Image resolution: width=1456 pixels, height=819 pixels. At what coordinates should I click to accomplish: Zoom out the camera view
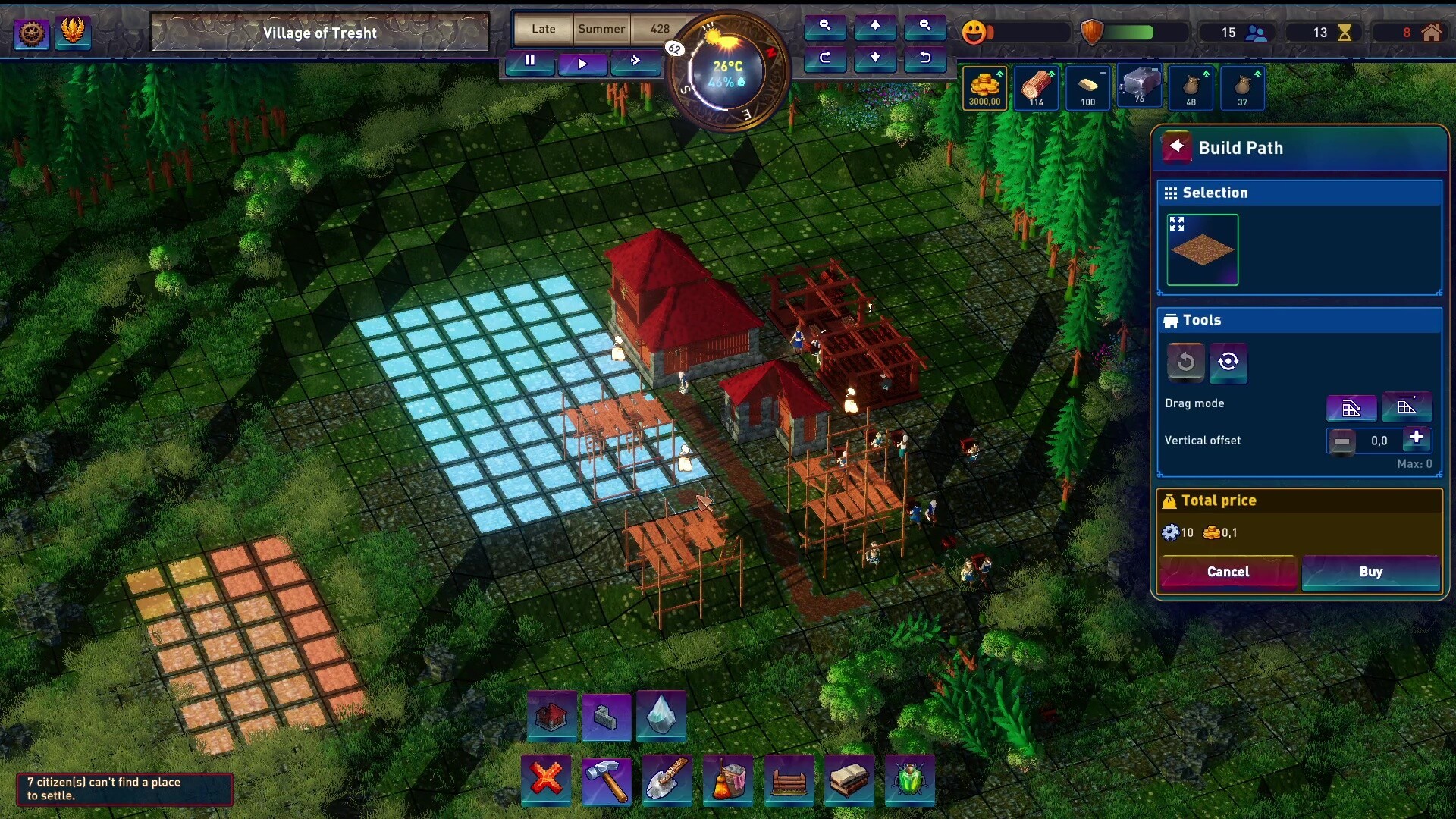click(925, 26)
